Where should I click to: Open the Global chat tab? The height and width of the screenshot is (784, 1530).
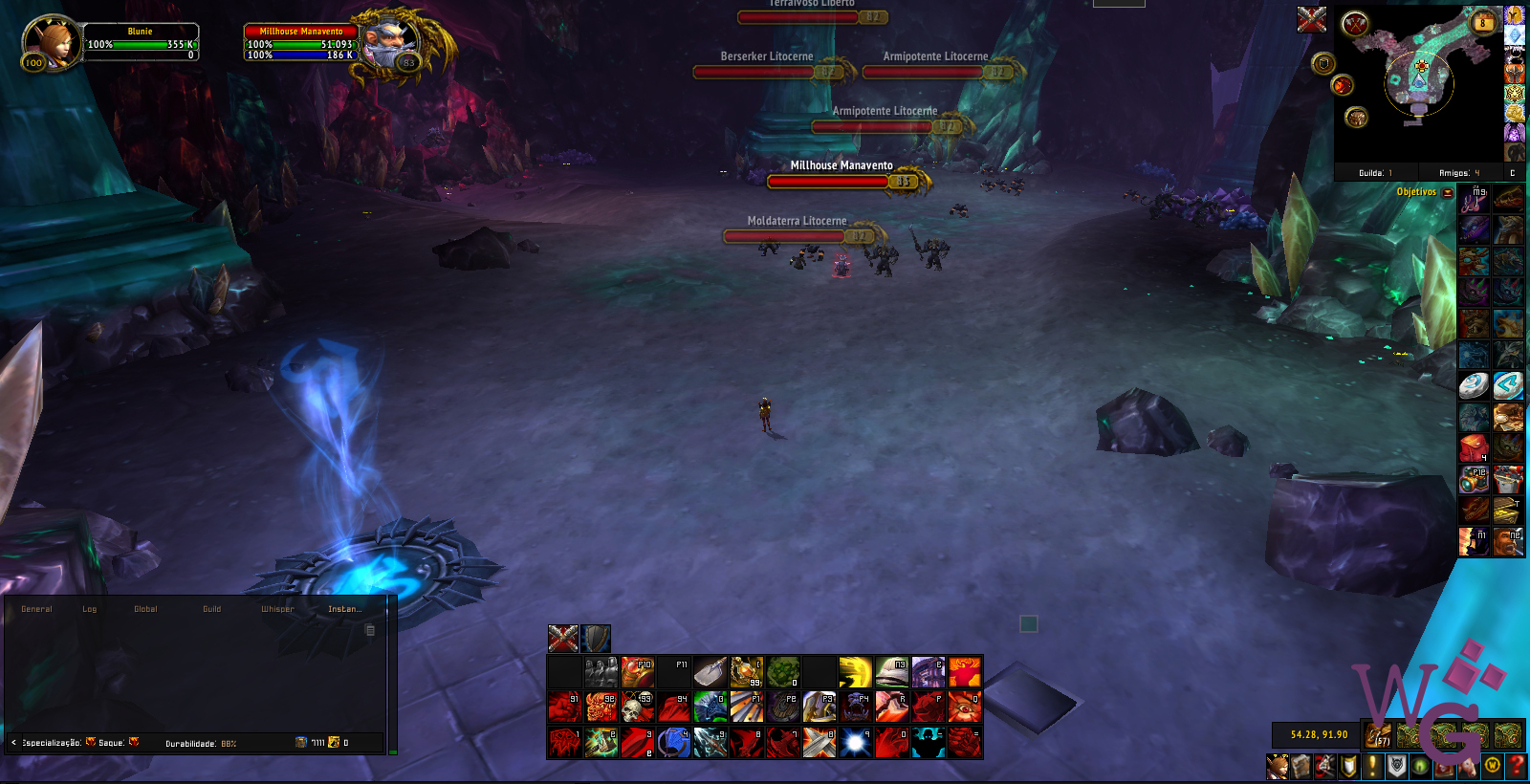(145, 609)
